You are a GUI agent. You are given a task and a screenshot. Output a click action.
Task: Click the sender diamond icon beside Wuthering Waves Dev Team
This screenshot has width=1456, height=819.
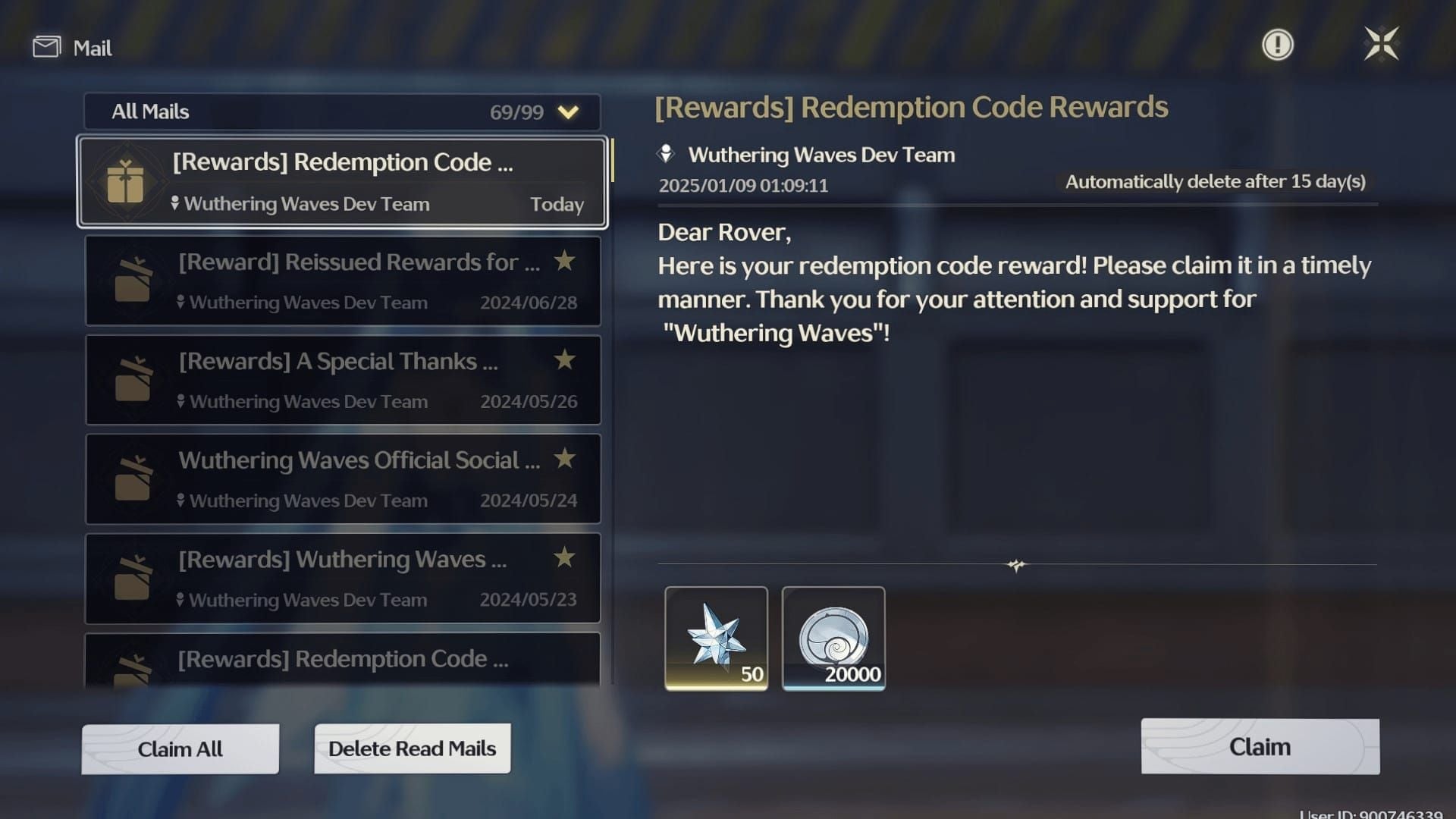click(x=665, y=154)
